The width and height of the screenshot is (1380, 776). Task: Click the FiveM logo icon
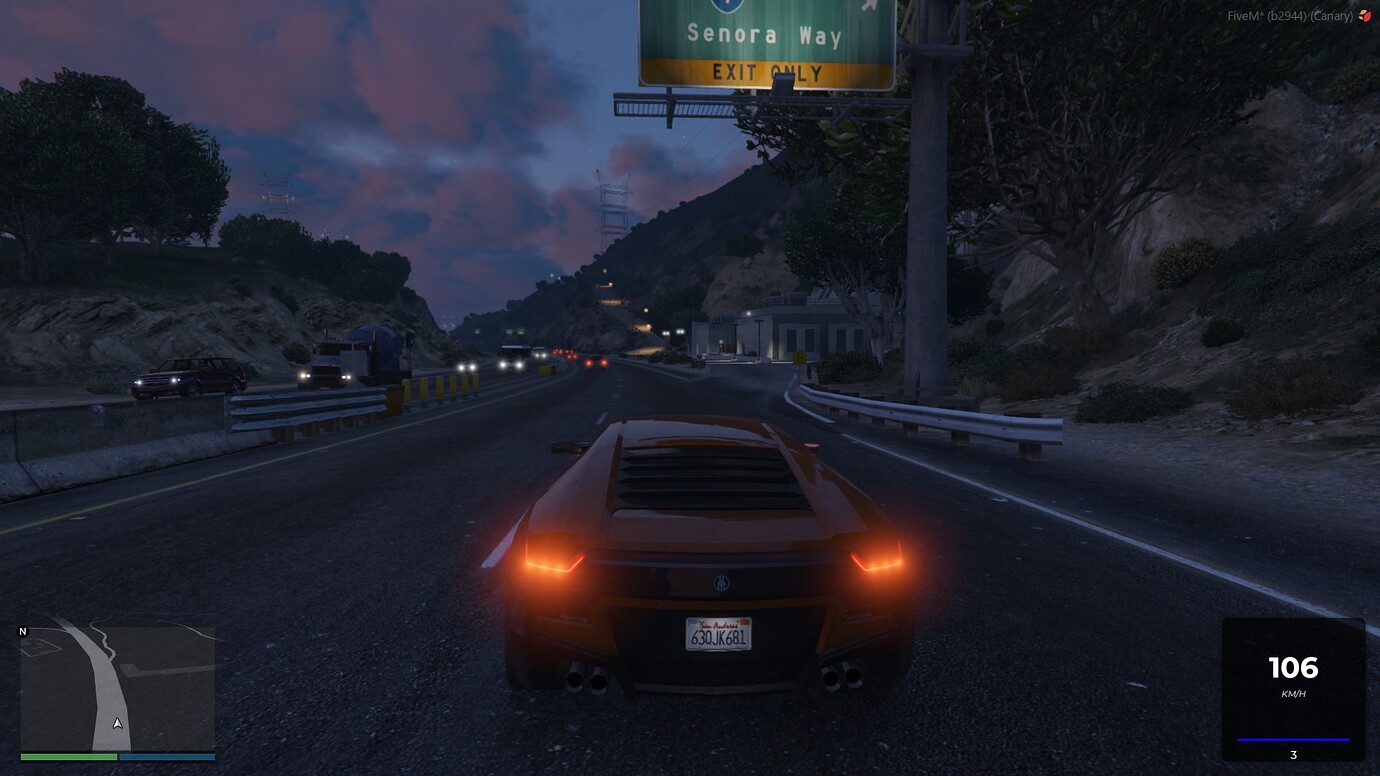(1367, 16)
